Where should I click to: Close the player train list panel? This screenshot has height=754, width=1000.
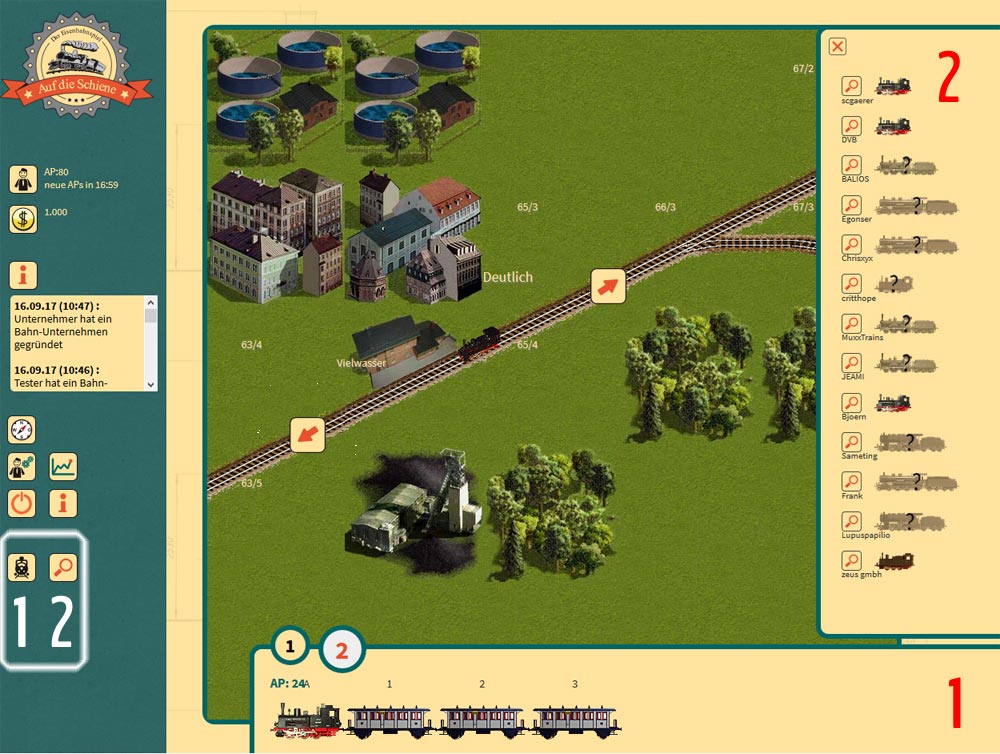tap(838, 46)
